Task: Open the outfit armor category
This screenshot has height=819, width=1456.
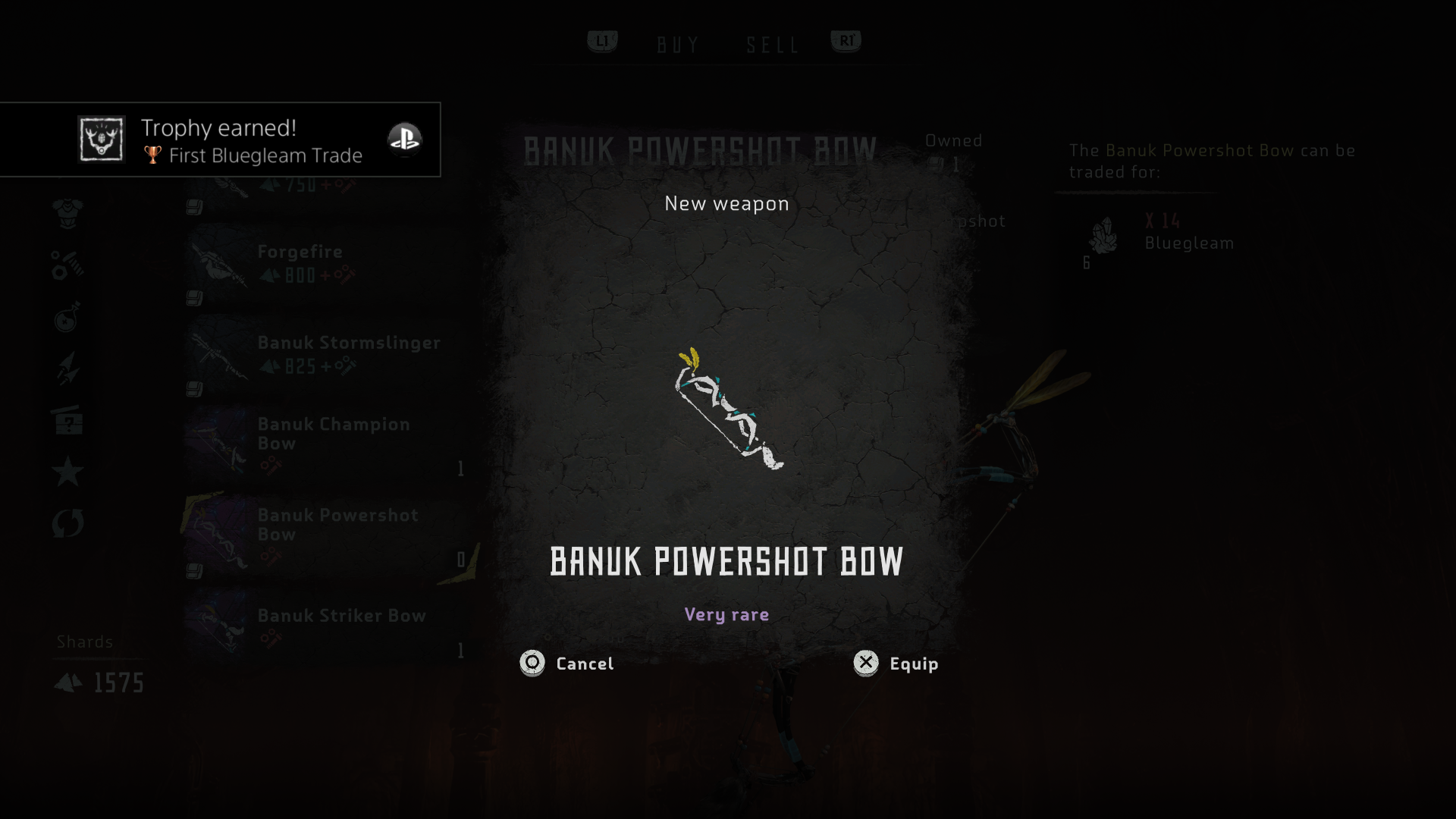Action: (67, 213)
